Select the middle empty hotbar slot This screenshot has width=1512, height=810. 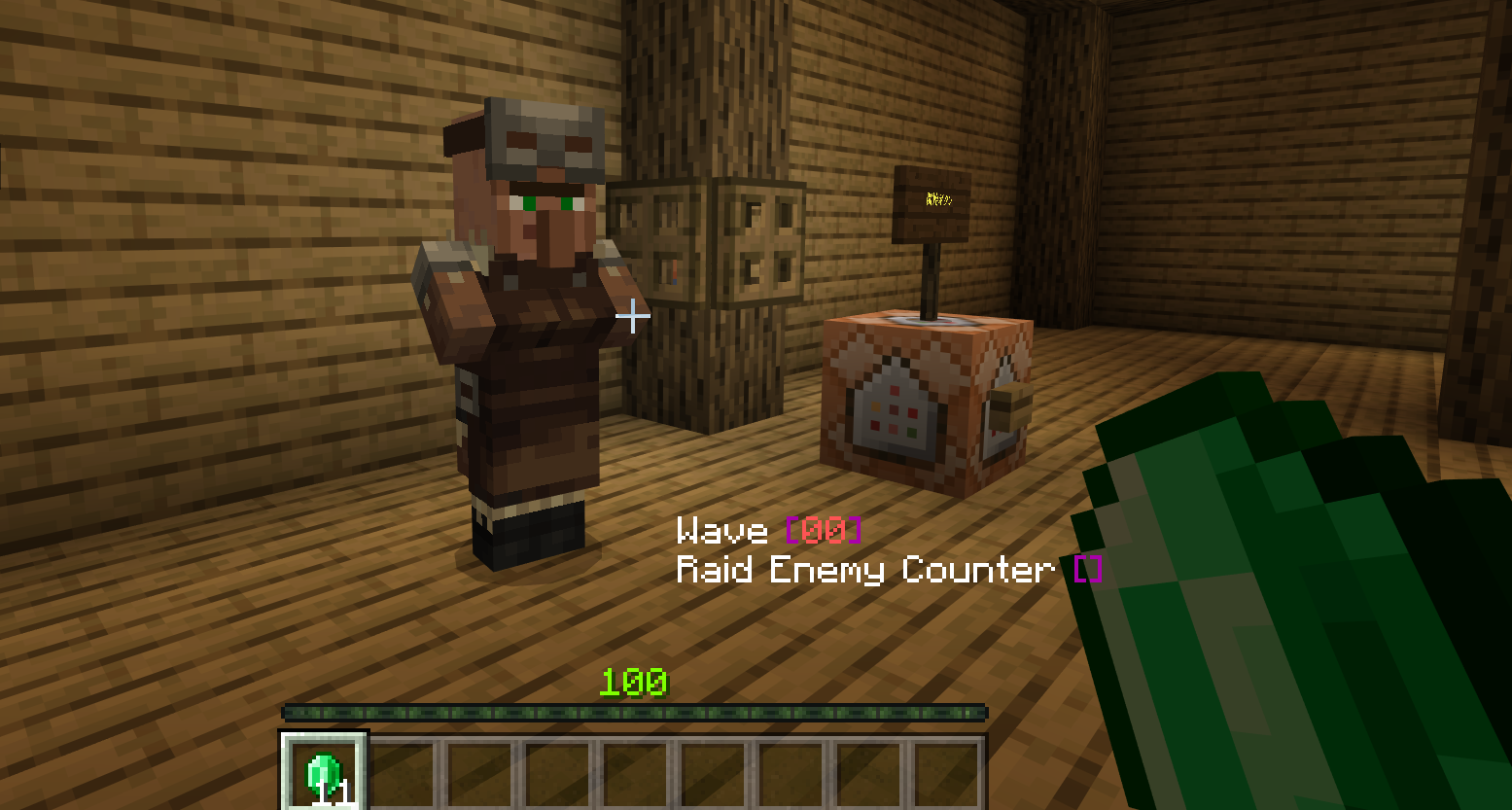[637, 771]
